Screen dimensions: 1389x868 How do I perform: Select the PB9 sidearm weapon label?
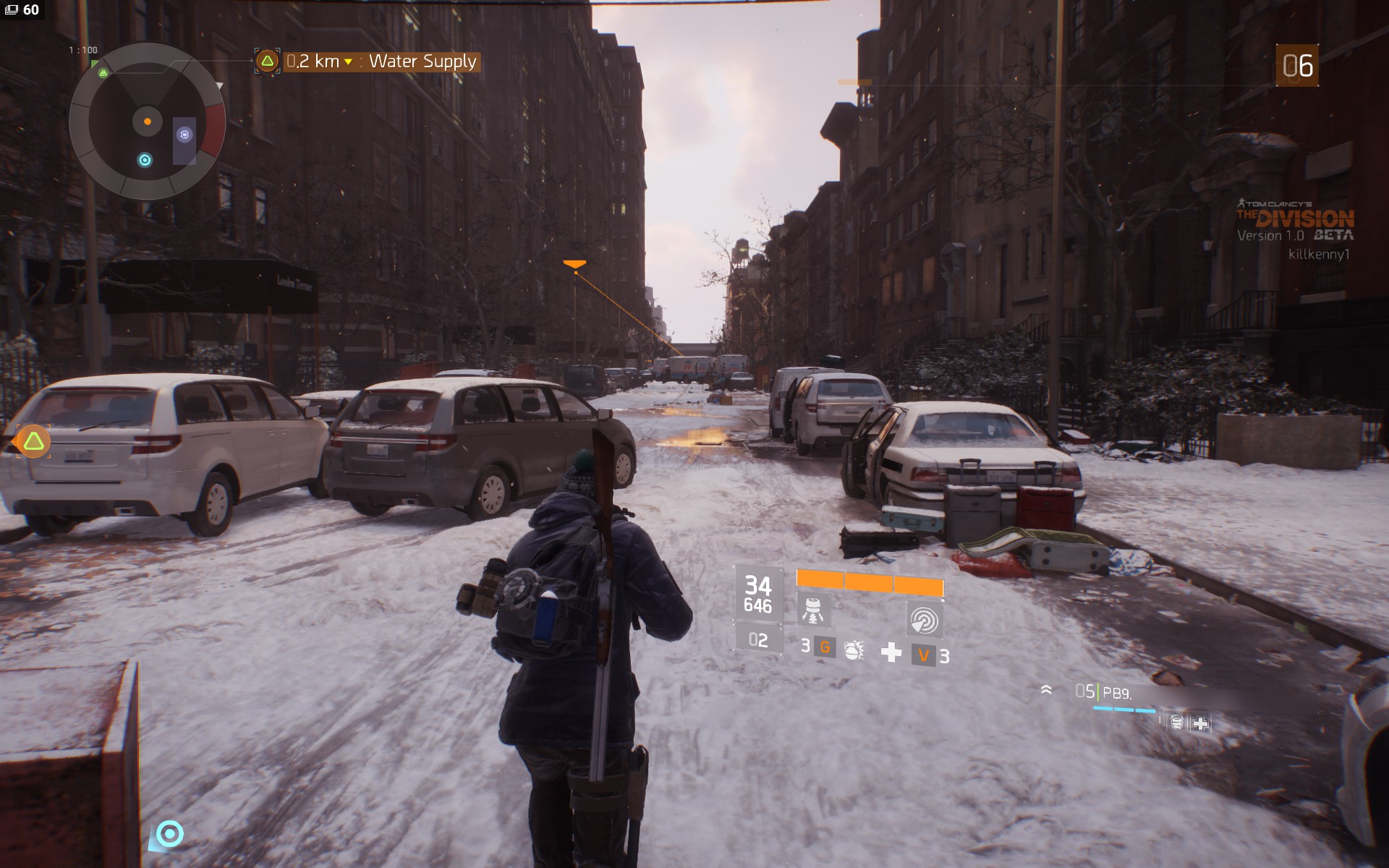pos(1116,693)
